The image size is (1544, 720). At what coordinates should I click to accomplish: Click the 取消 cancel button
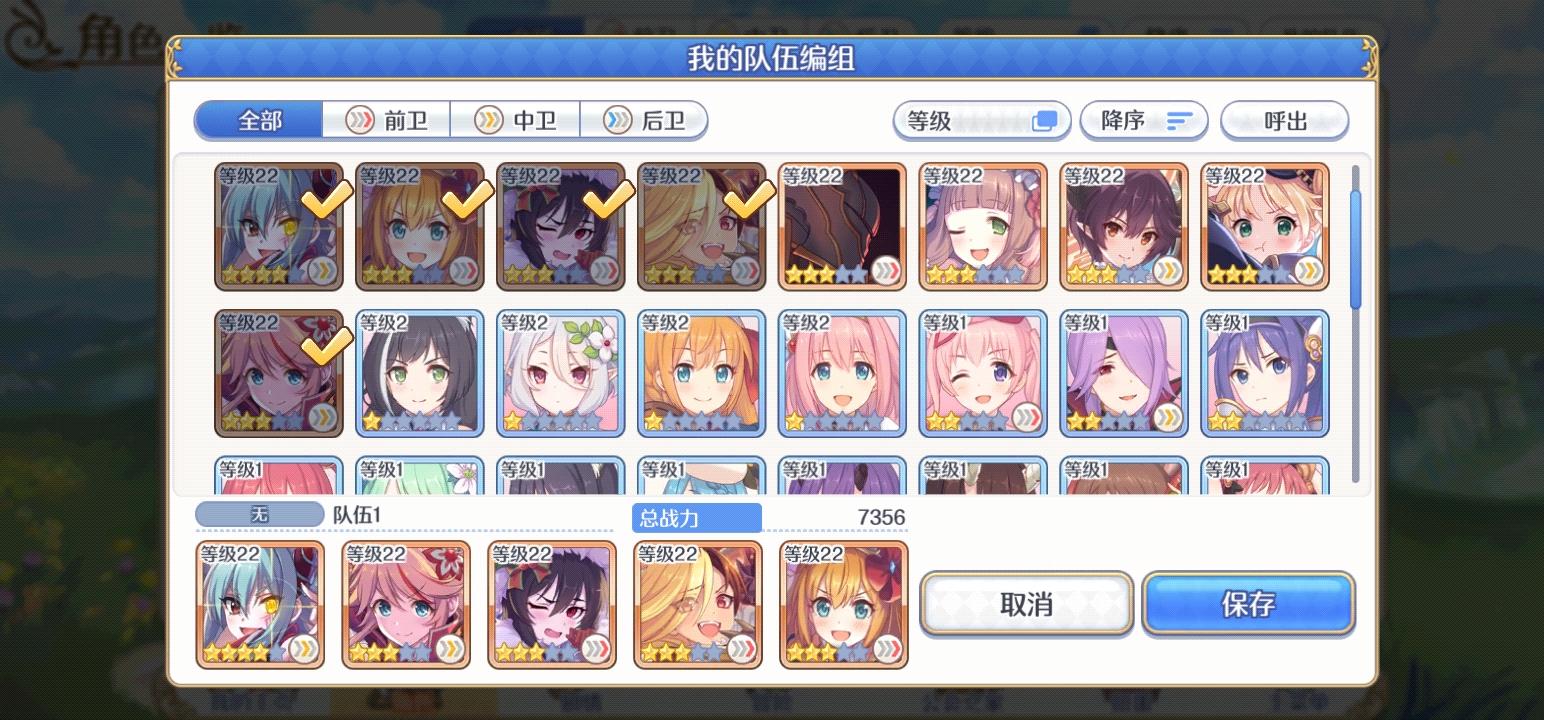coord(1027,603)
